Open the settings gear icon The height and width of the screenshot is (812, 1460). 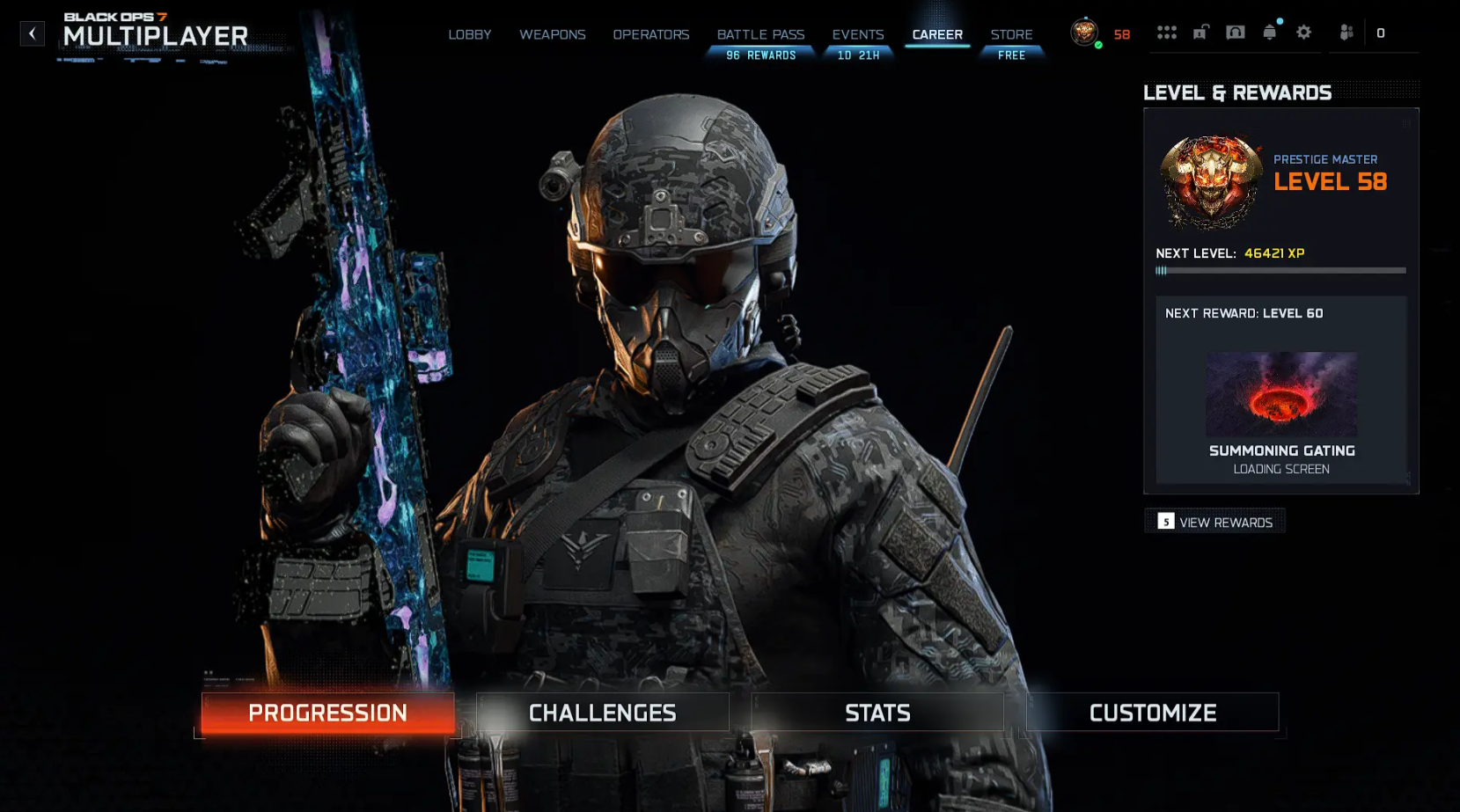1303,32
